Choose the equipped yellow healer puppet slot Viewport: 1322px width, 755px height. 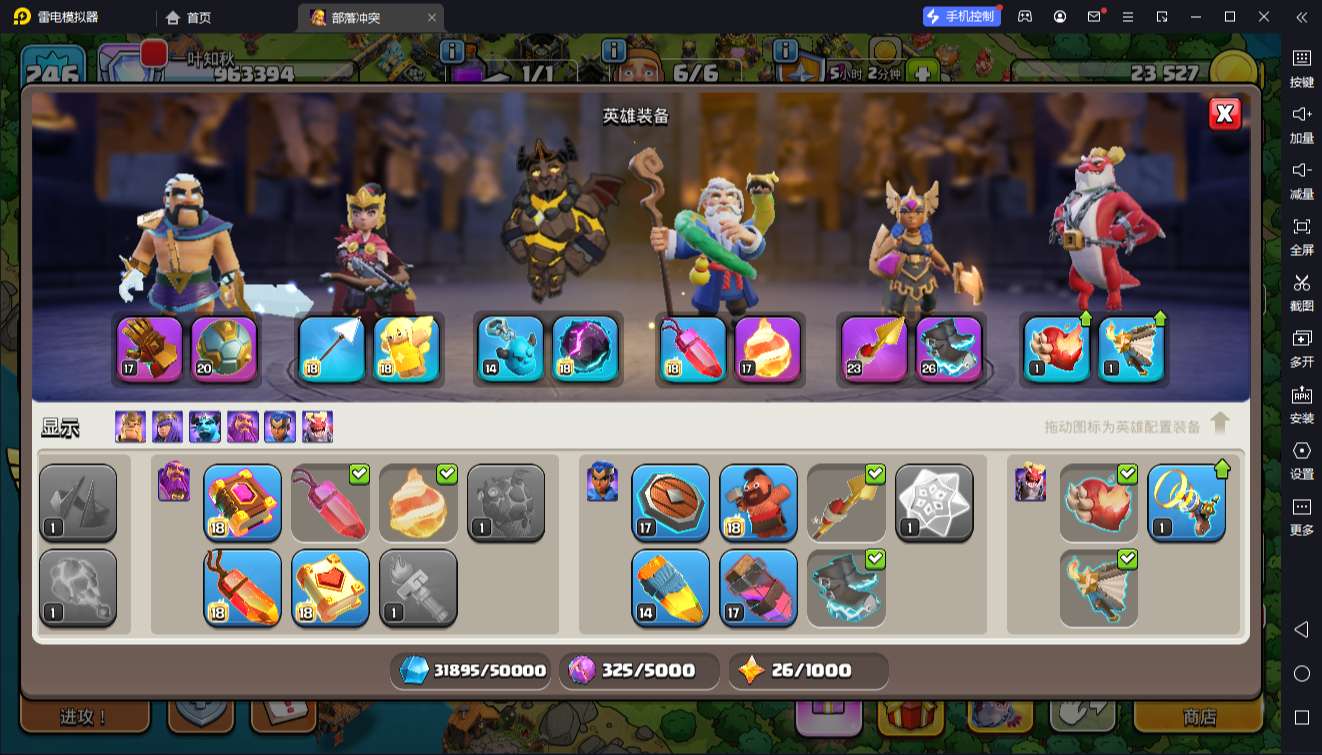pyautogui.click(x=407, y=349)
